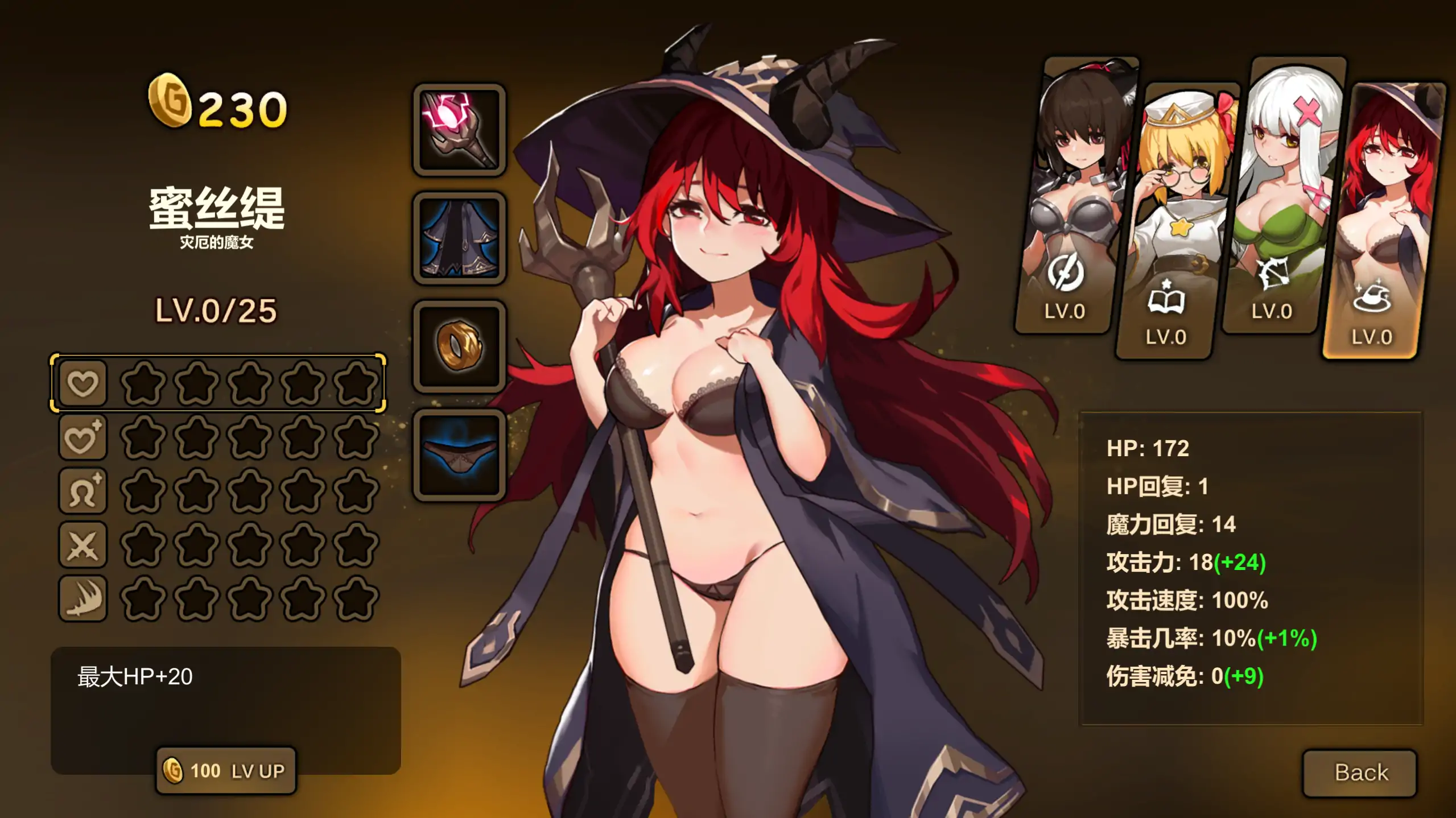The width and height of the screenshot is (1456, 818).
Task: Click the omega-plus mana recovery stat icon
Action: point(83,490)
